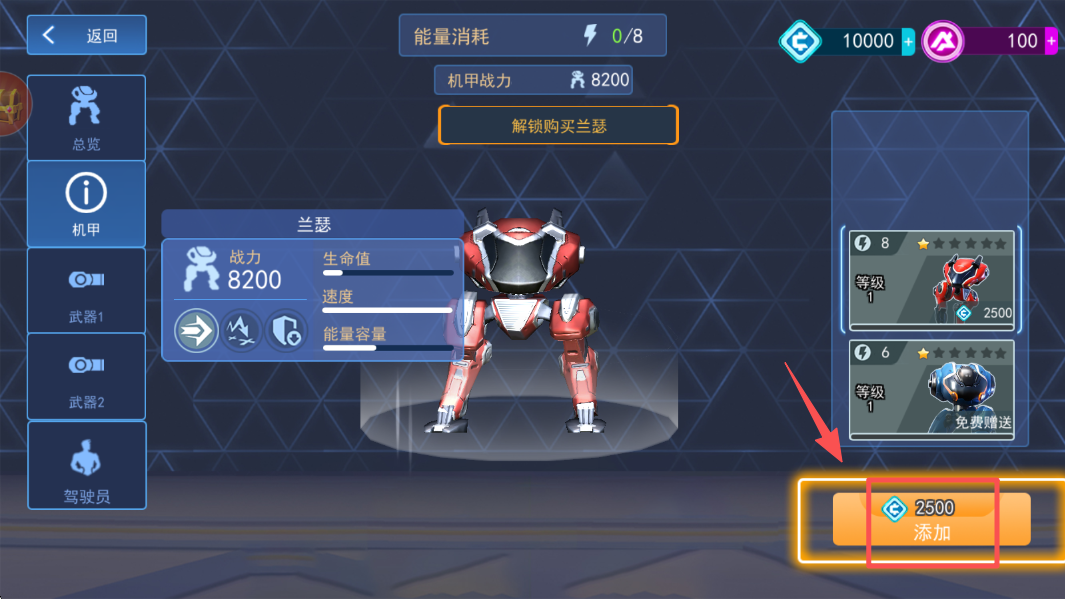1065x599 pixels.
Task: Switch to the 机甲 mech tab
Action: (87, 204)
